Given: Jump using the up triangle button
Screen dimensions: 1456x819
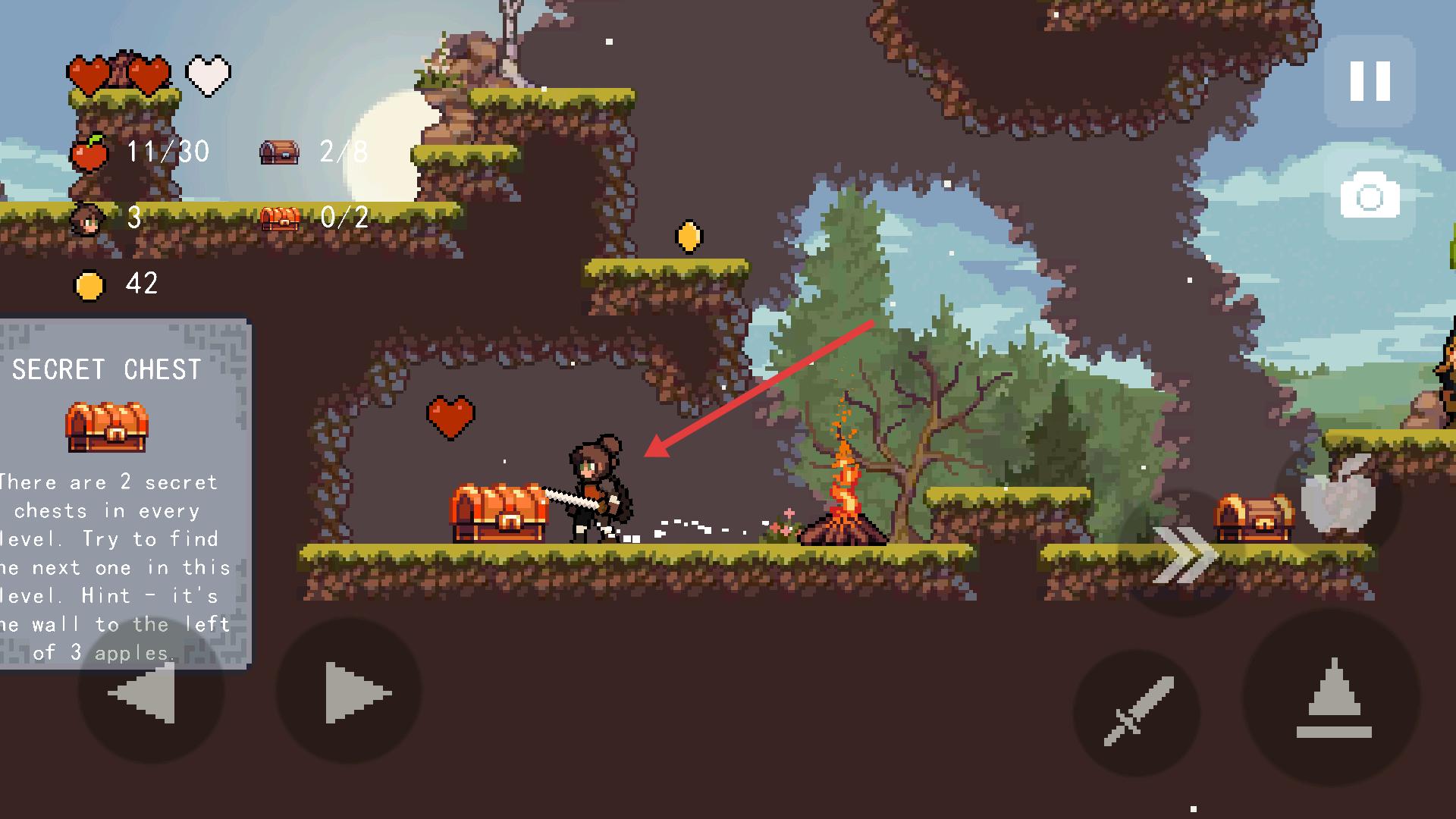Looking at the screenshot, I should click(x=1332, y=698).
